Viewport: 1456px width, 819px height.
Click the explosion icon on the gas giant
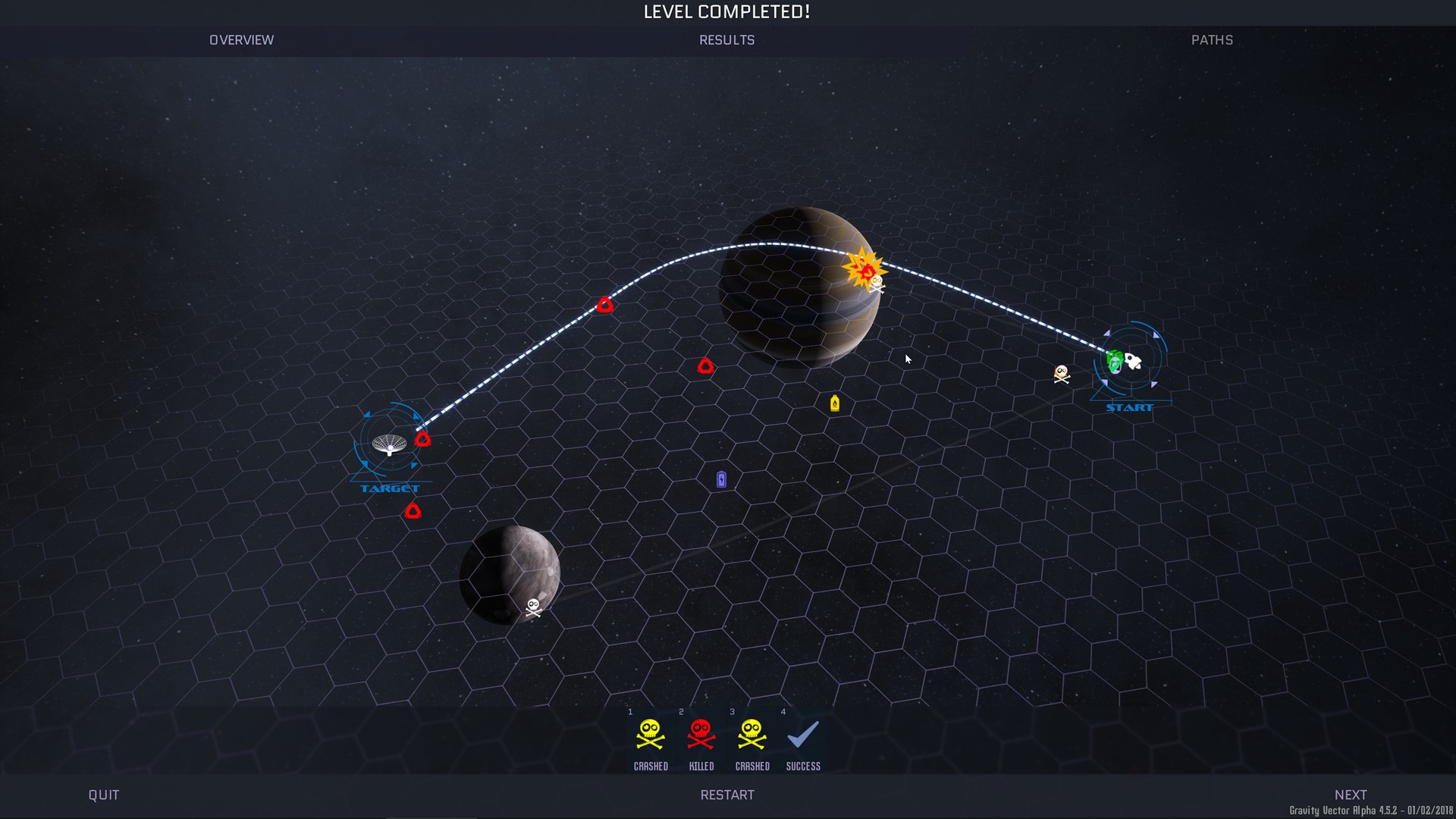(x=864, y=269)
